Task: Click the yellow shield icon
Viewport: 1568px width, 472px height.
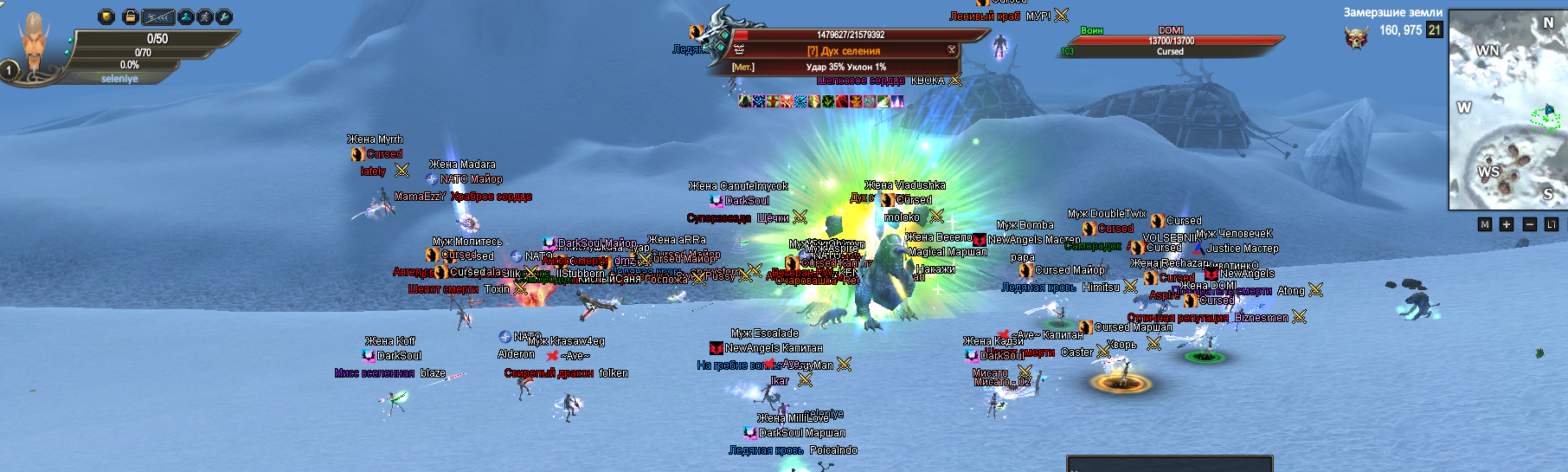Action: coord(106,16)
